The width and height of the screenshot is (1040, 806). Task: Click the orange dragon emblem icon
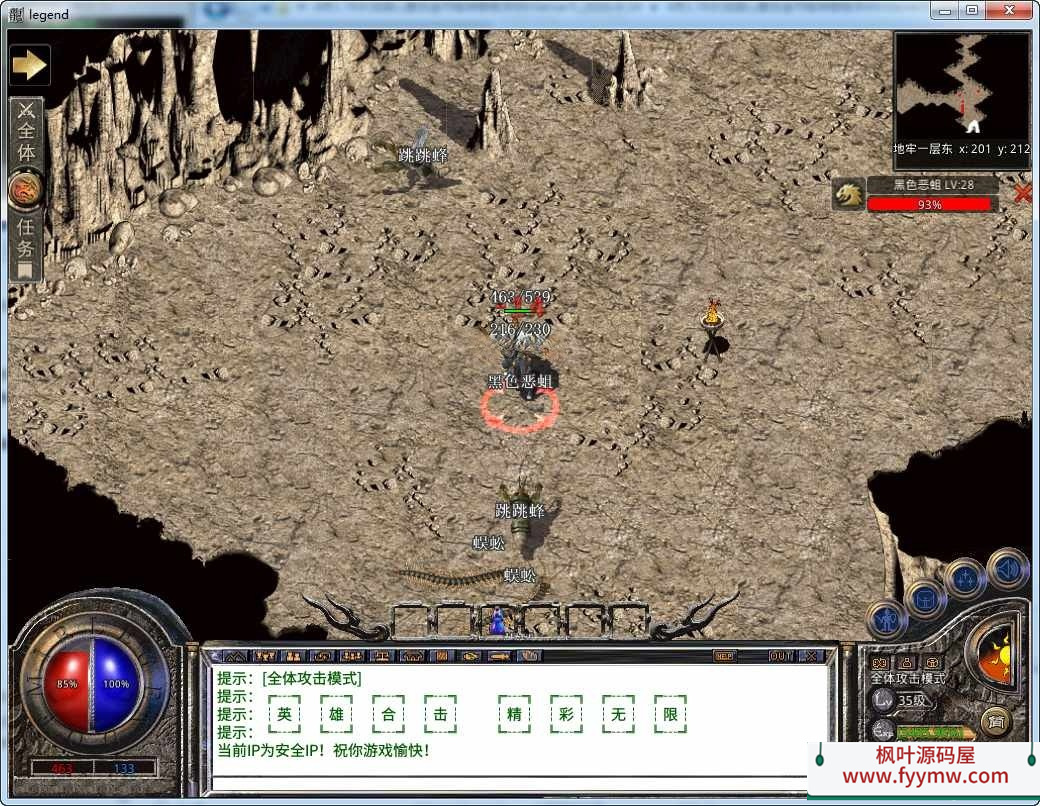[x=25, y=190]
